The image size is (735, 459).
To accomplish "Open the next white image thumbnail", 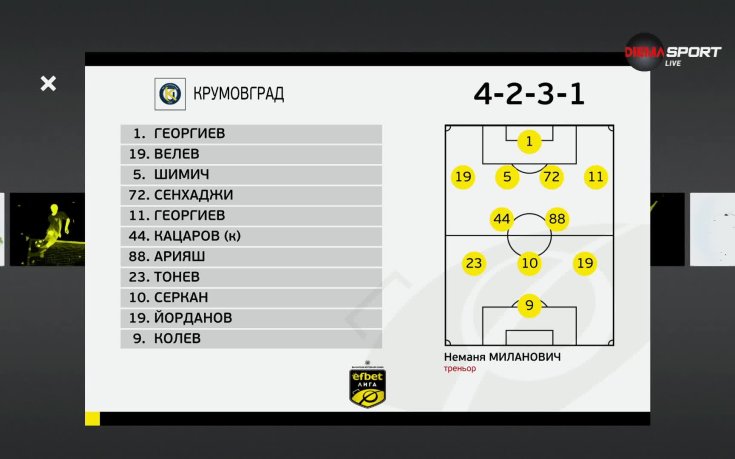I will click(712, 229).
